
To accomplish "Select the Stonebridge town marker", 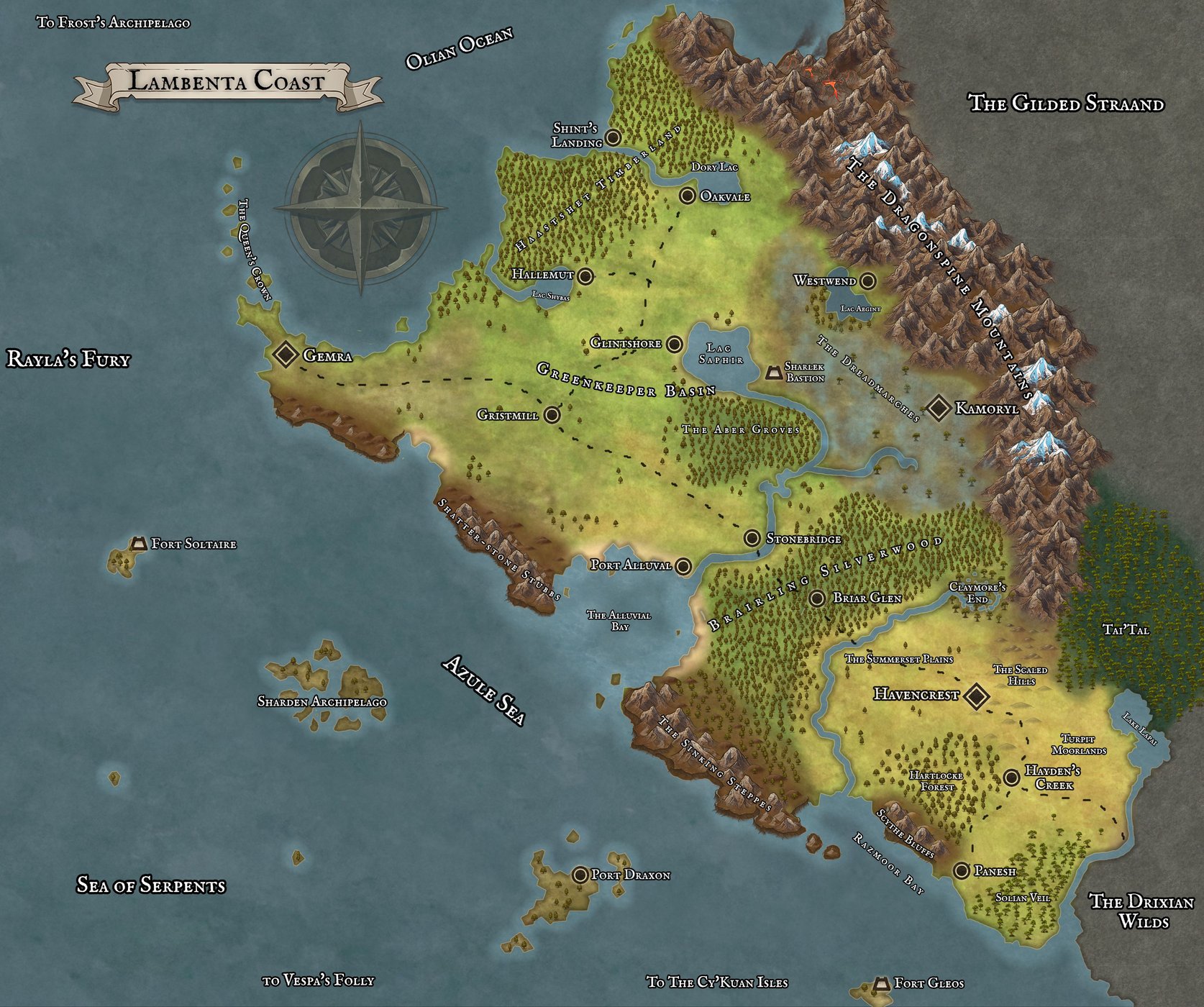I will [x=752, y=538].
